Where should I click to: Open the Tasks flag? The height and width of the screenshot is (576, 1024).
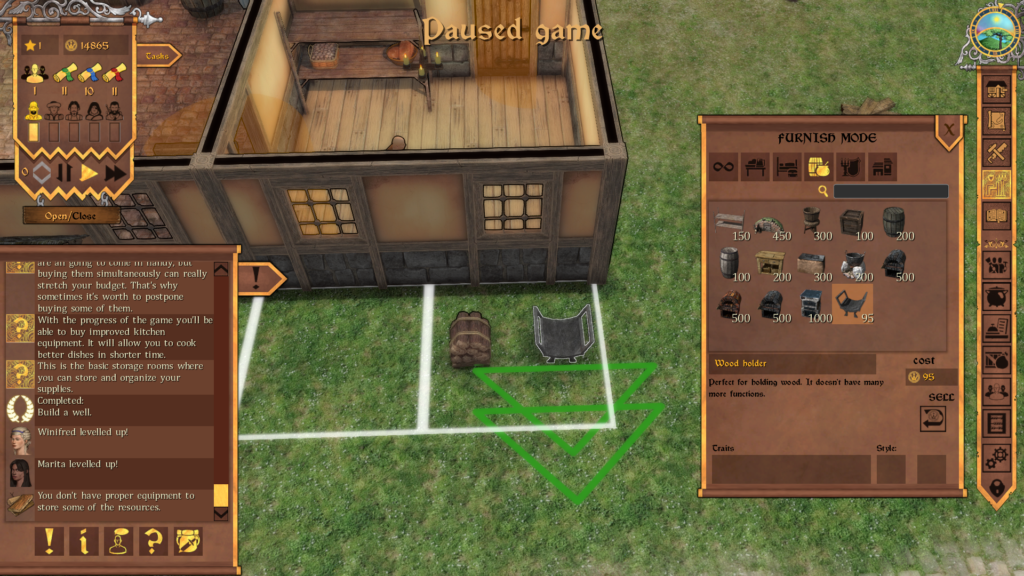pyautogui.click(x=157, y=56)
